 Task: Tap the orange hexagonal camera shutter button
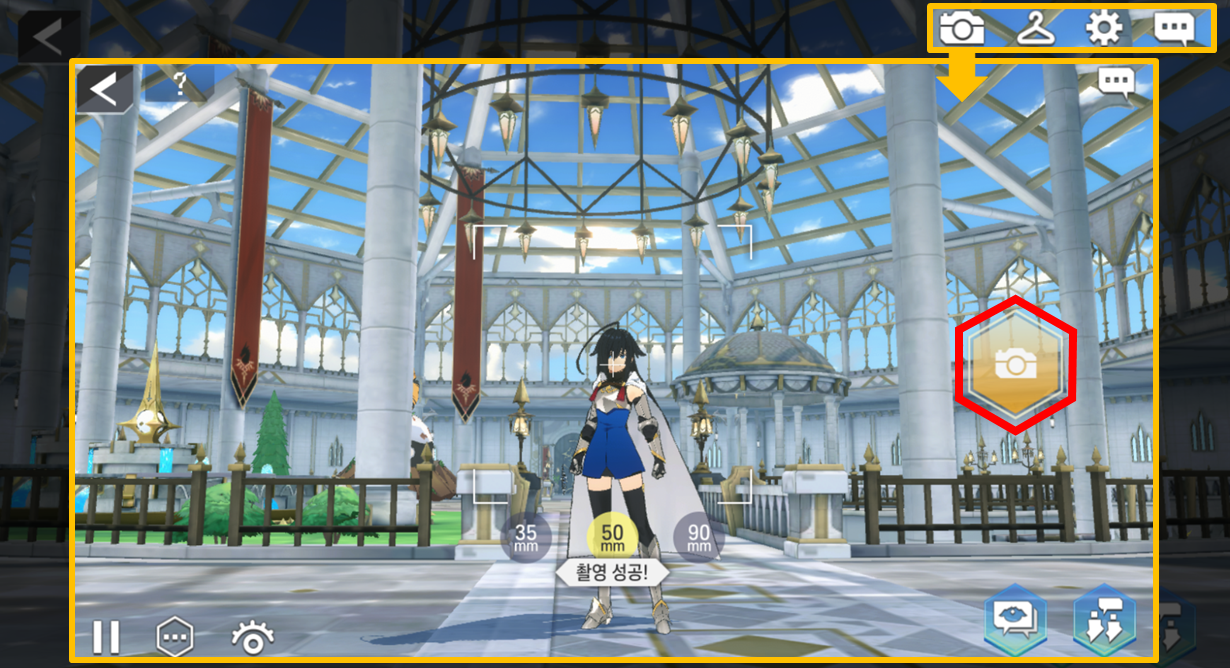coord(1016,365)
